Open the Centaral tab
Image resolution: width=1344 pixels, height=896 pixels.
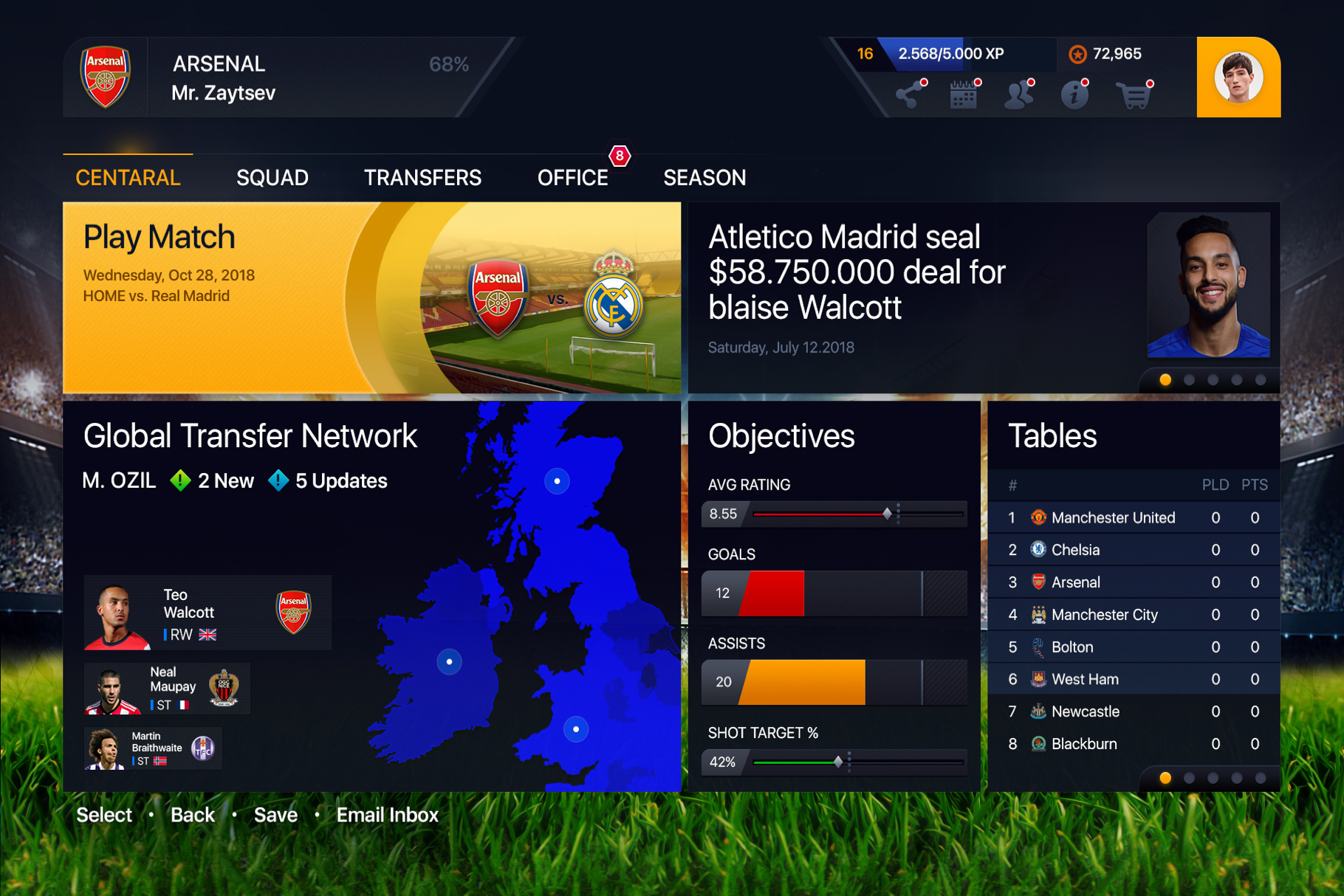click(x=128, y=178)
